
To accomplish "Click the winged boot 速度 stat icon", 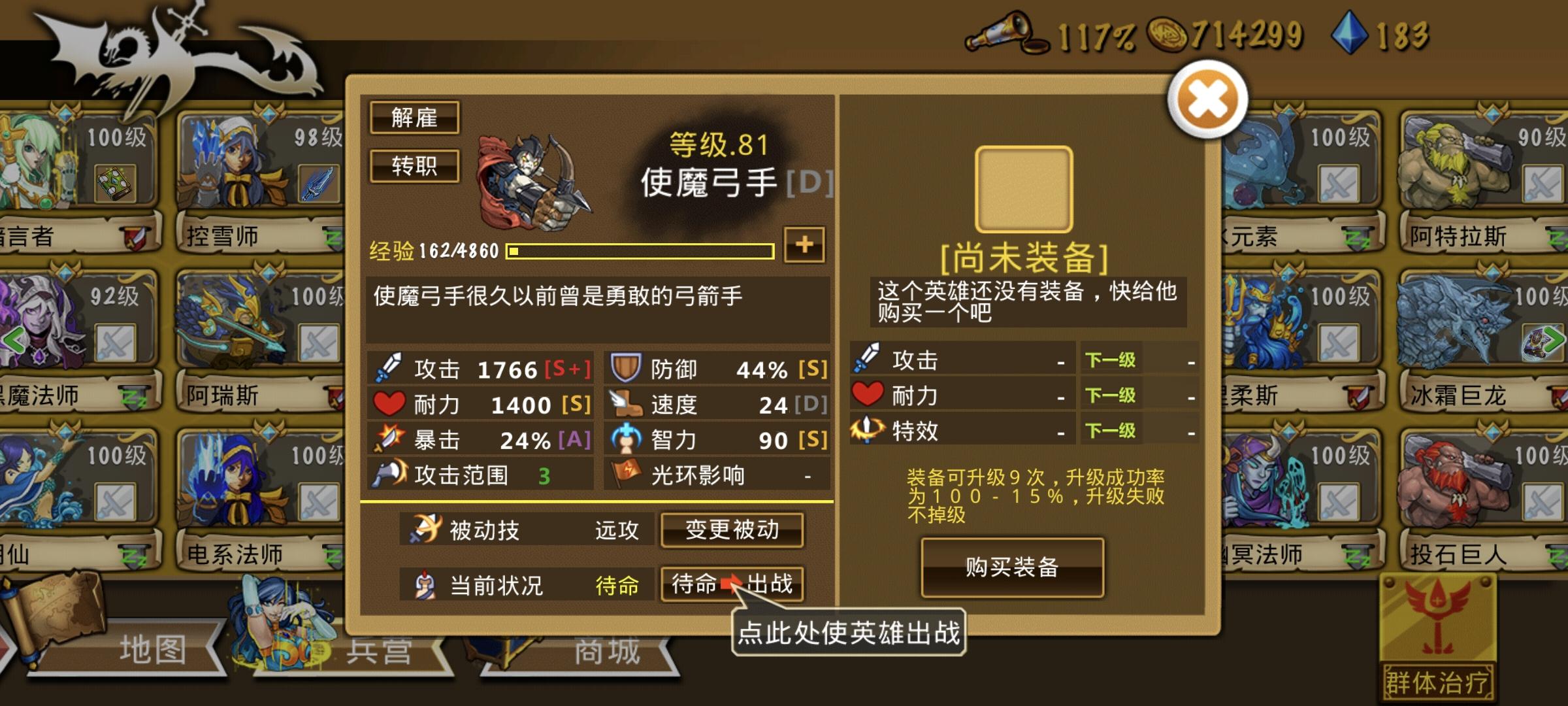I will pos(625,403).
